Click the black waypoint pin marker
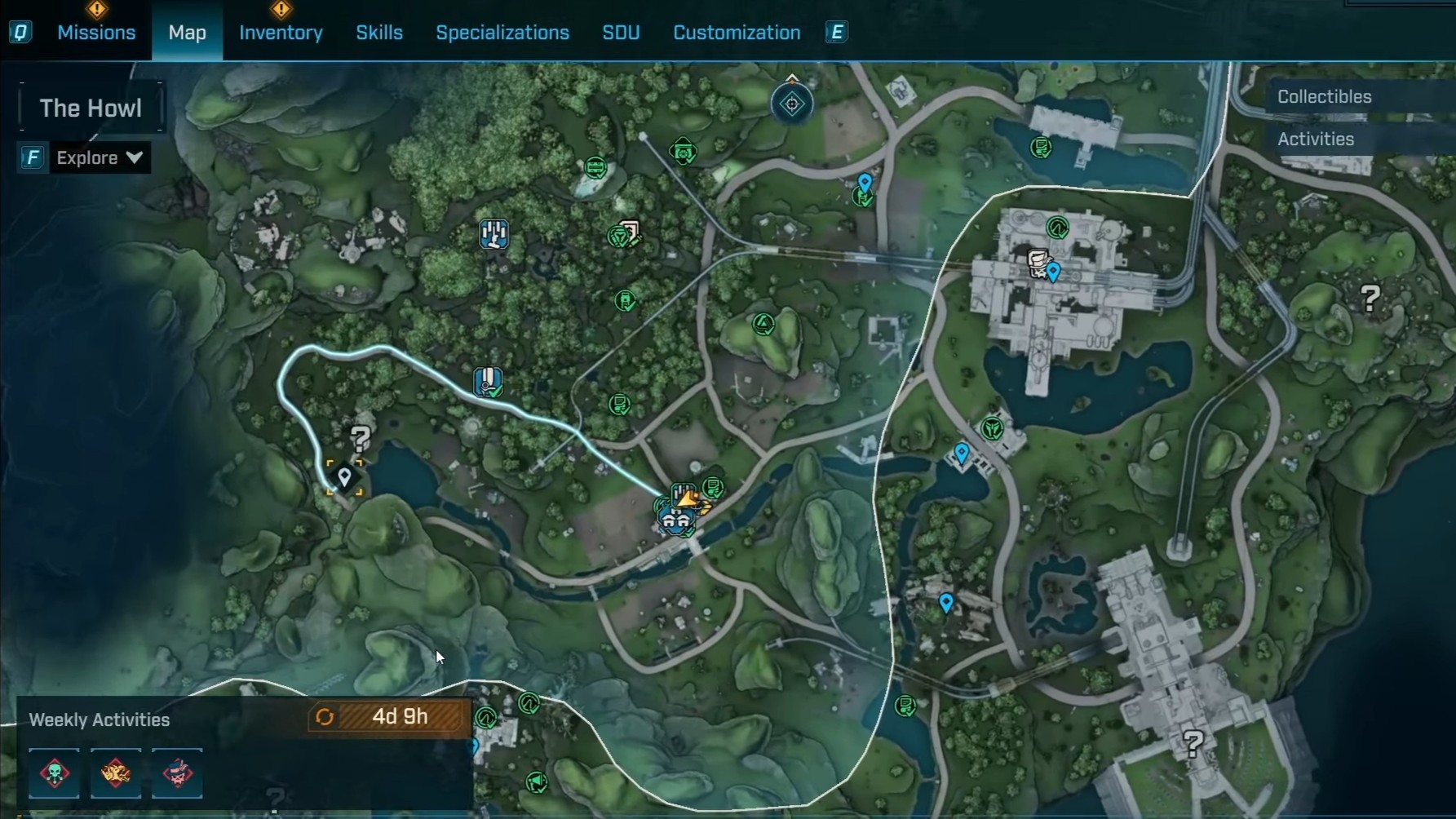Image resolution: width=1456 pixels, height=819 pixels. tap(344, 476)
